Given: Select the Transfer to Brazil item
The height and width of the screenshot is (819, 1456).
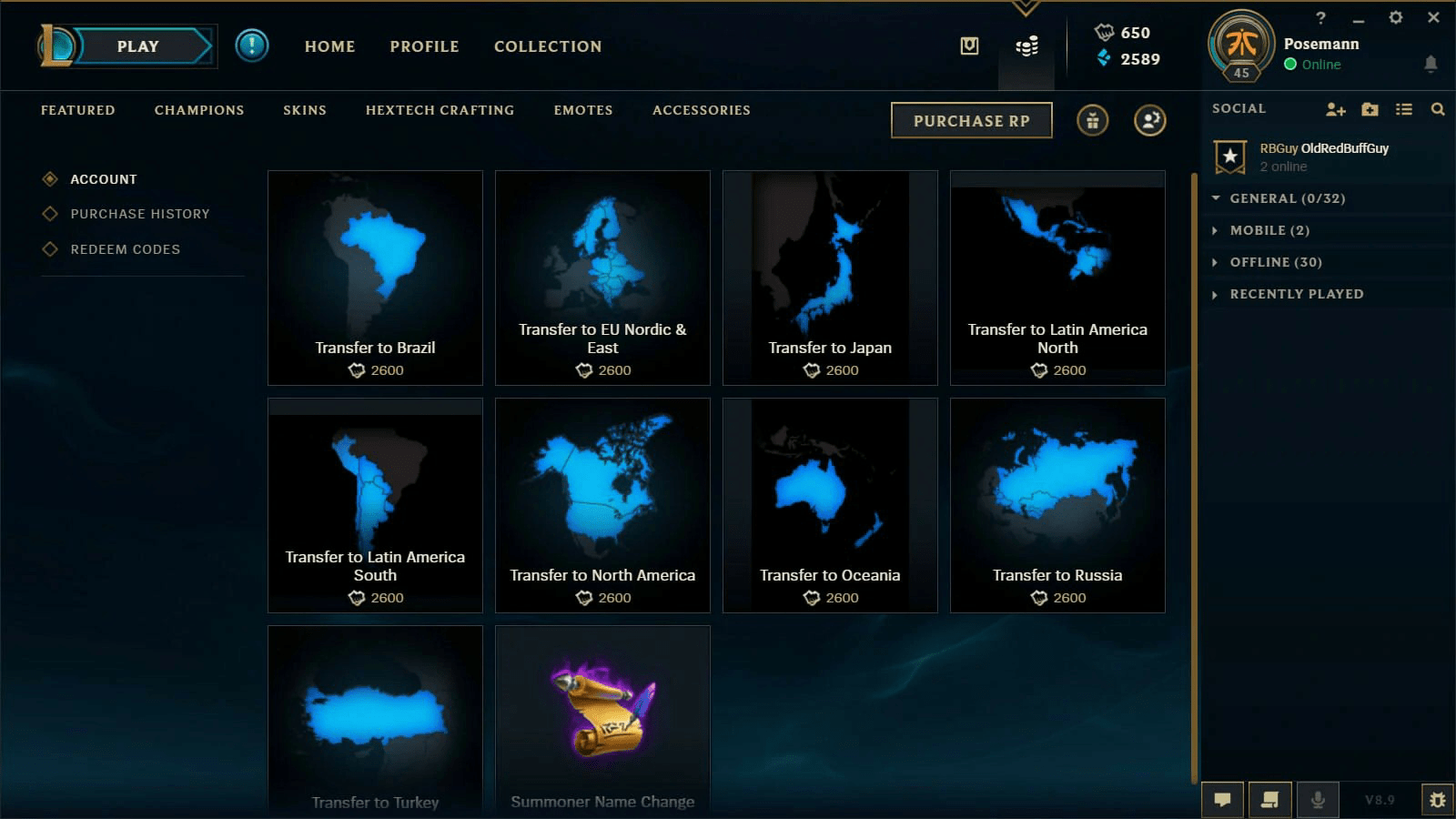Looking at the screenshot, I should [x=375, y=278].
